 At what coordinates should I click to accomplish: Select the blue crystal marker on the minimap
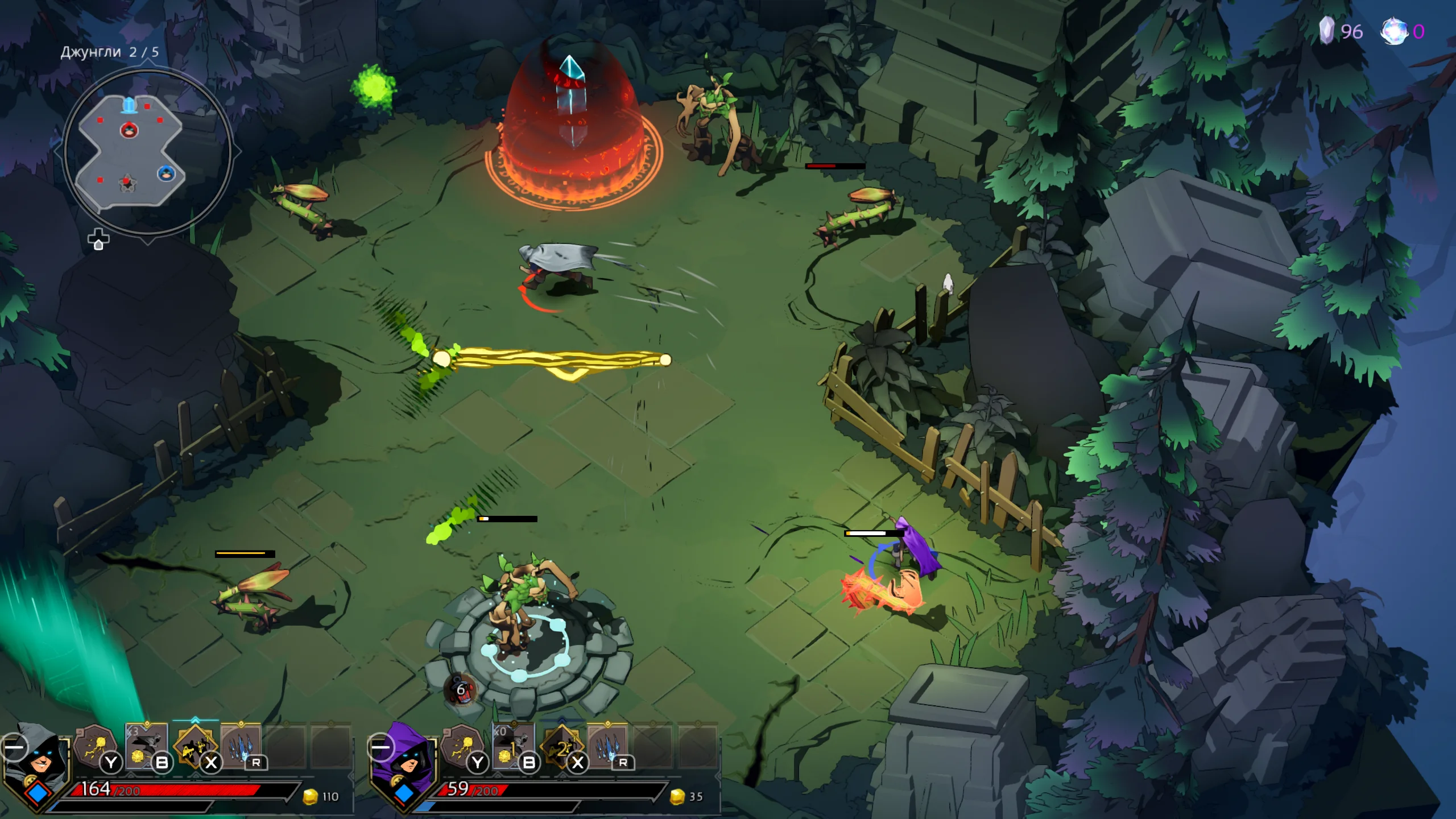tap(130, 105)
